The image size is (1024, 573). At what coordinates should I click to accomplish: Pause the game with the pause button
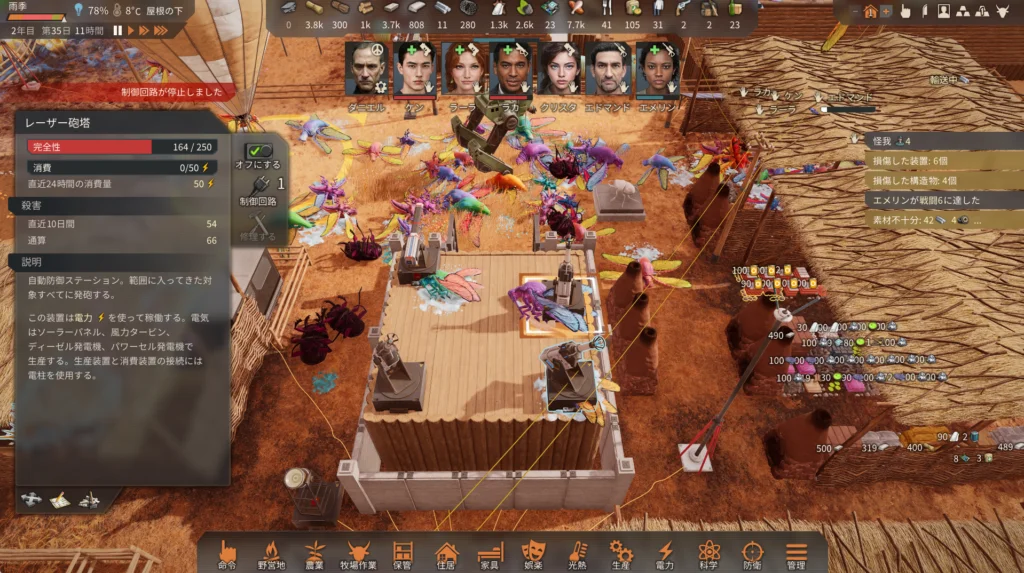click(x=118, y=31)
